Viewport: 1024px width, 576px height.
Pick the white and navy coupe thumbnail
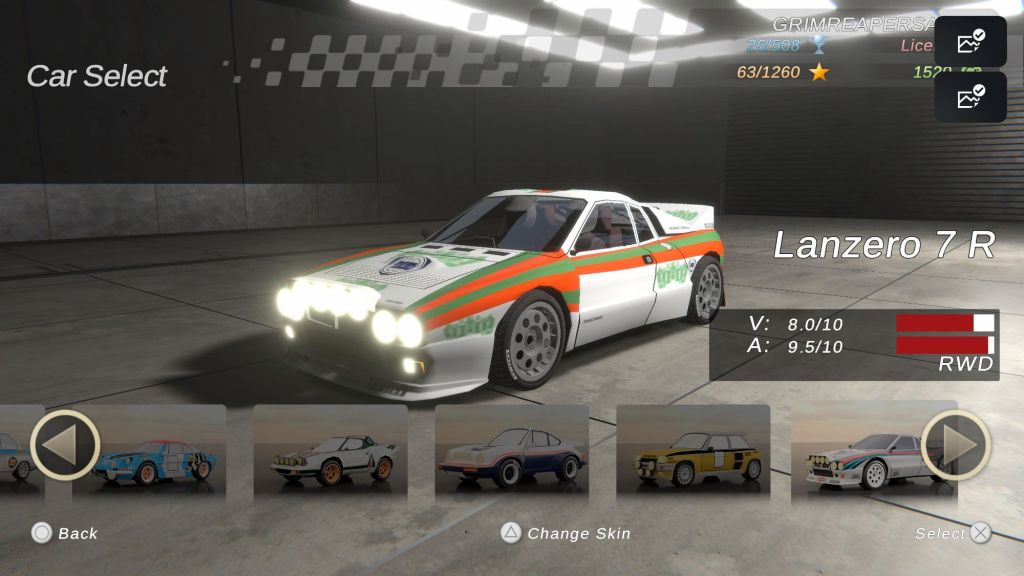click(x=511, y=456)
